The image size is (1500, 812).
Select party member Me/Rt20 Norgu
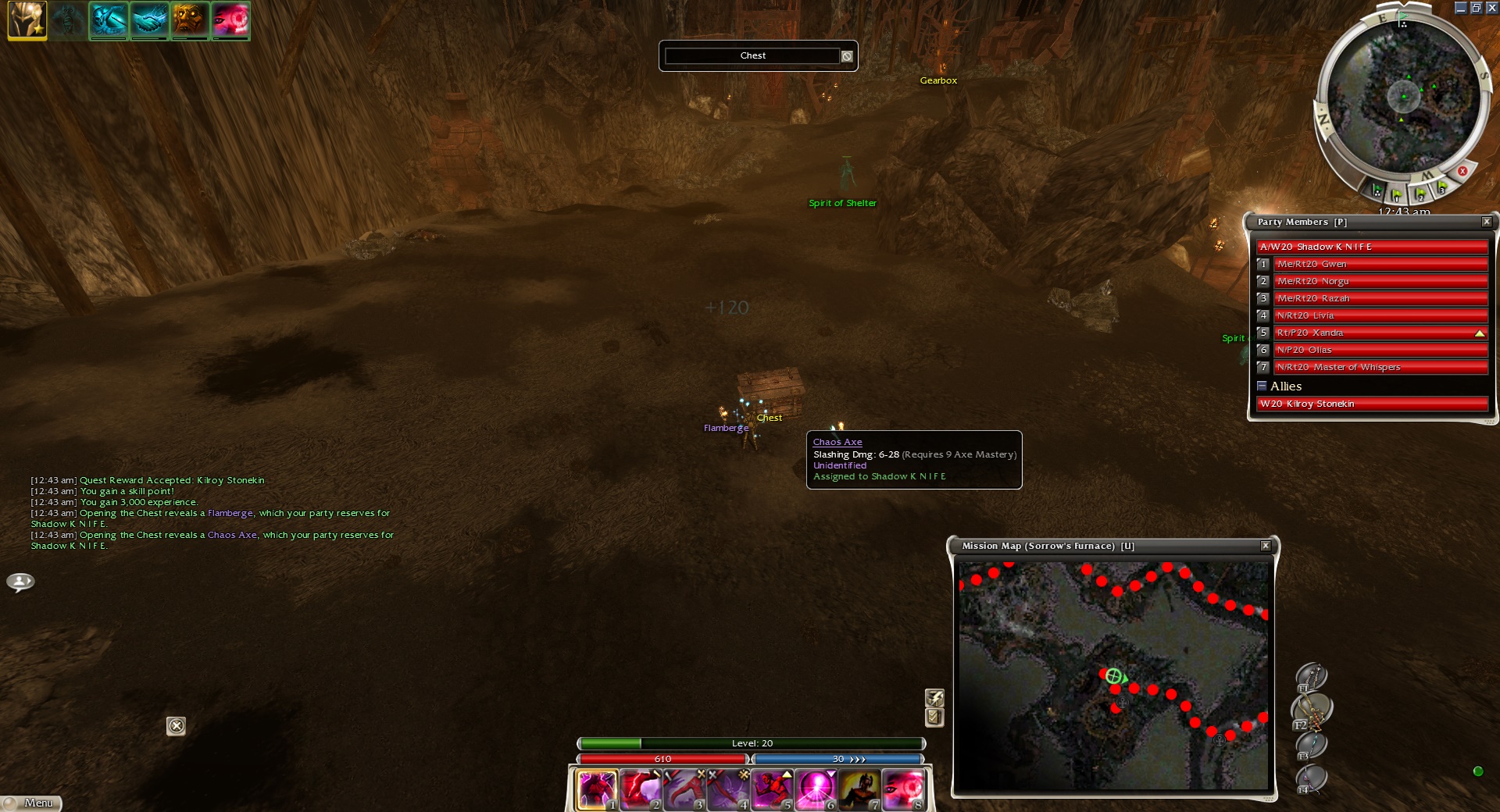1380,281
